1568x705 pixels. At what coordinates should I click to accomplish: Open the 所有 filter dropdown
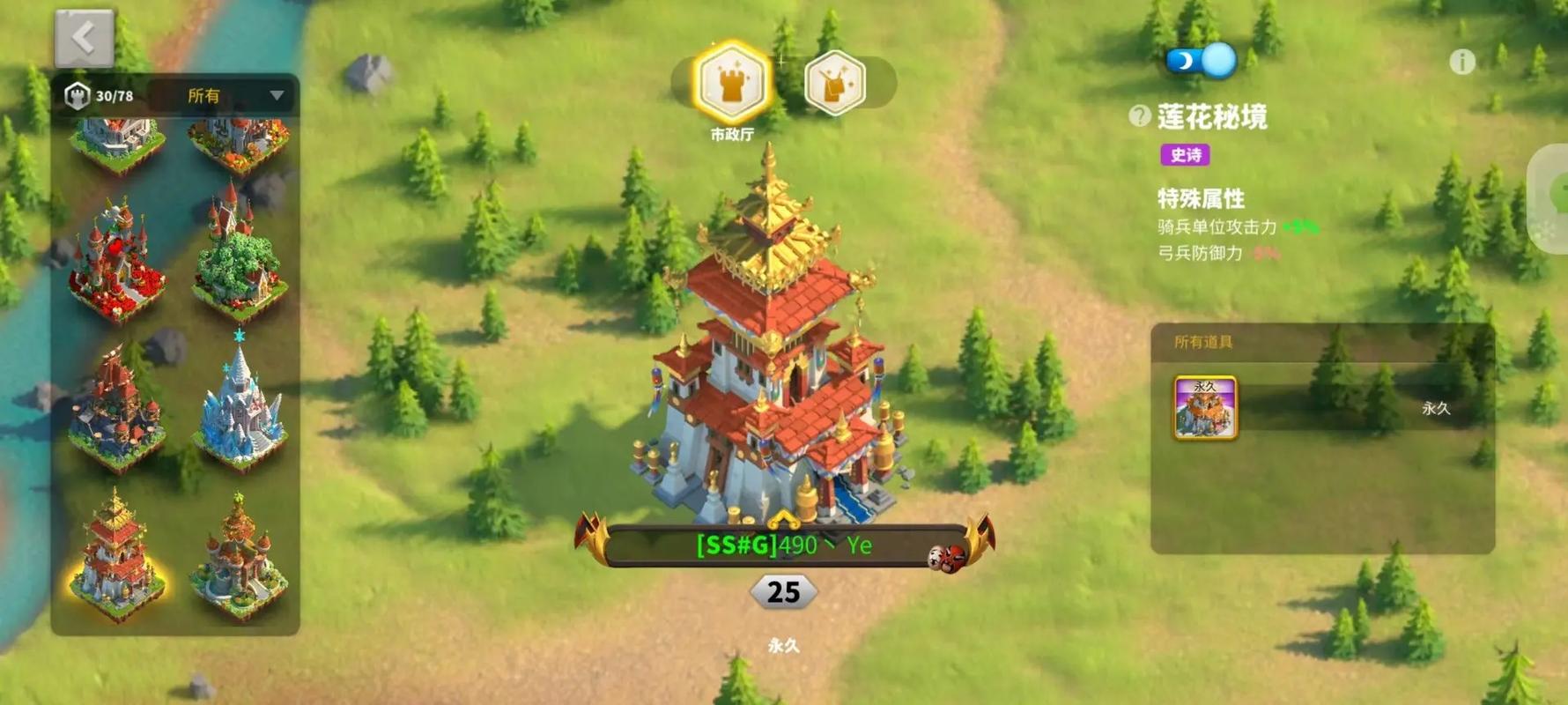[233, 95]
